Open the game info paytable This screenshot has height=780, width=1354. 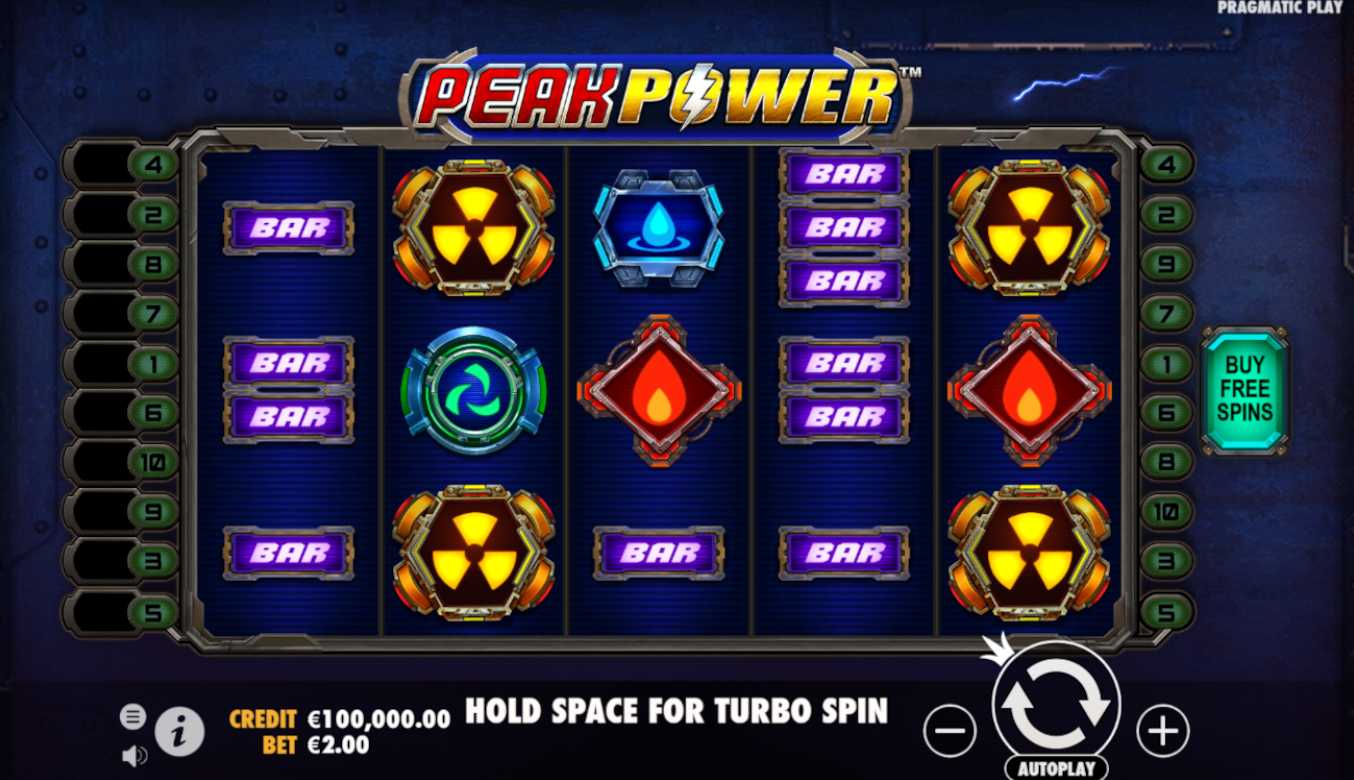(x=180, y=733)
